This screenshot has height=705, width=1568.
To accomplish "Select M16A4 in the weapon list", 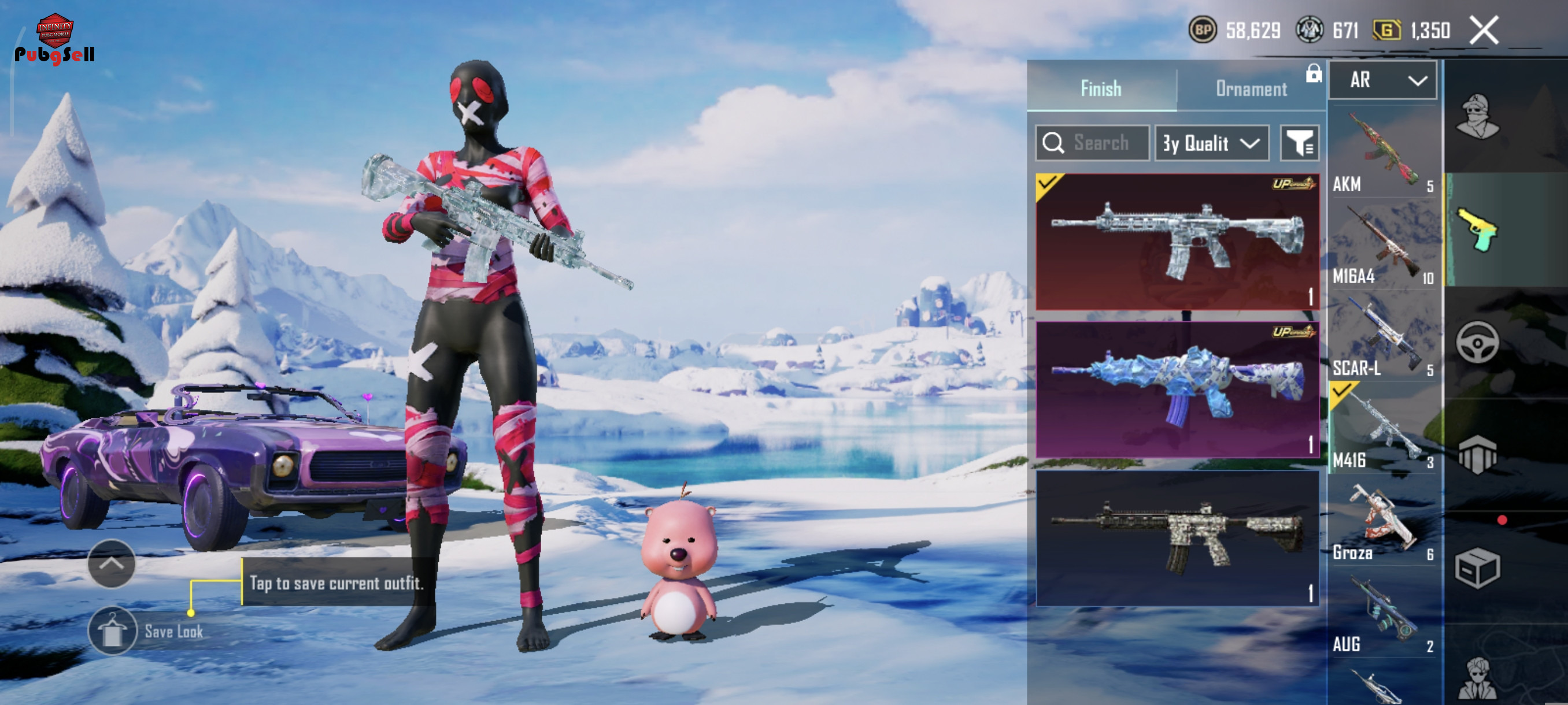I will [1382, 244].
